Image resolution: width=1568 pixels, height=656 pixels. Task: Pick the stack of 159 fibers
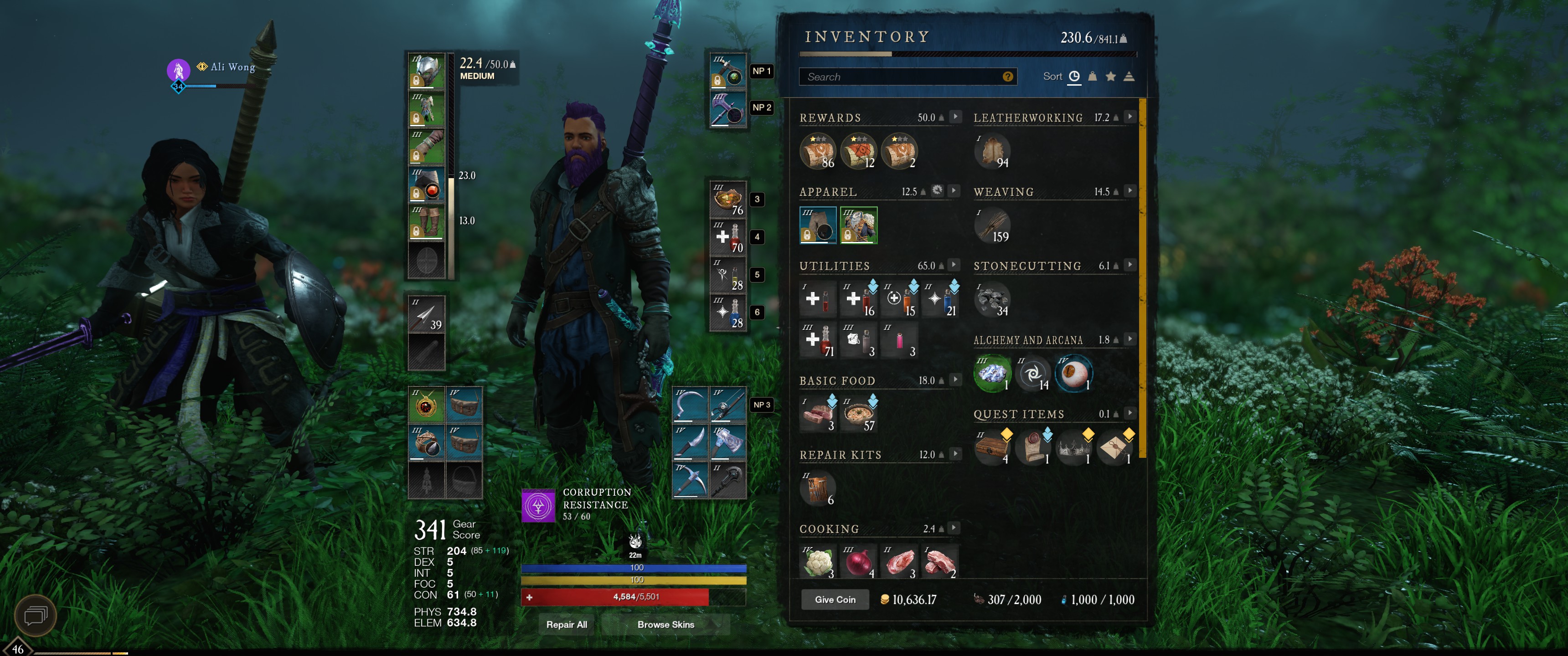click(x=992, y=225)
